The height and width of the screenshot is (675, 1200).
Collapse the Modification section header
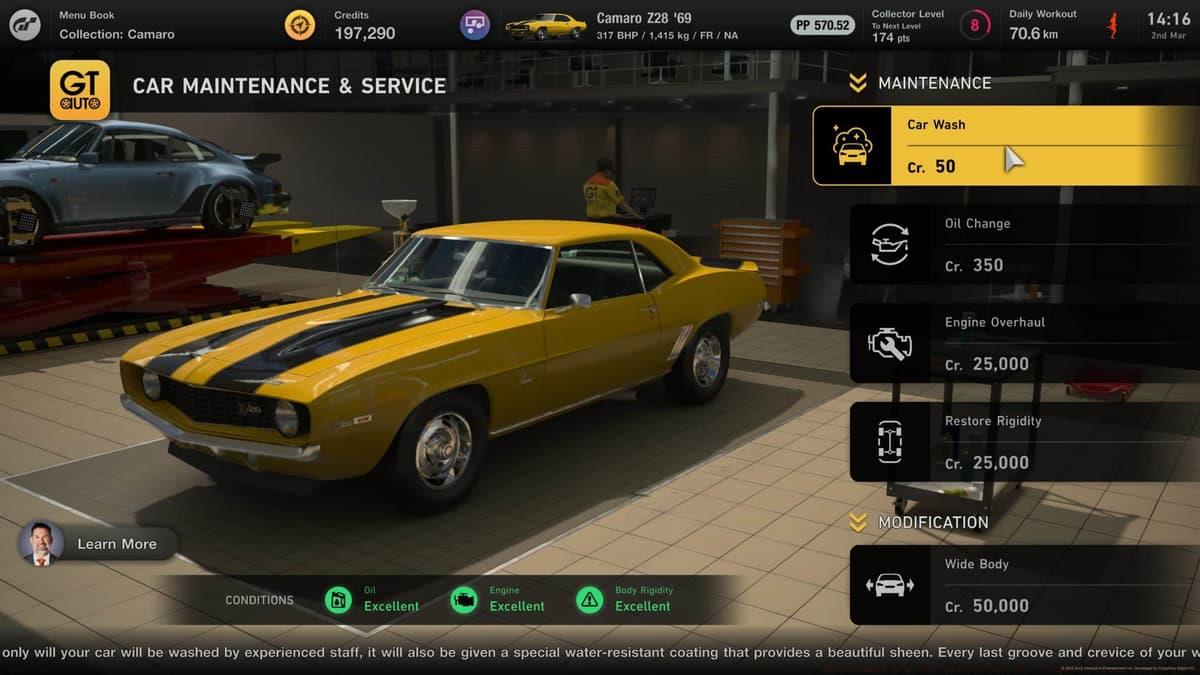click(918, 522)
